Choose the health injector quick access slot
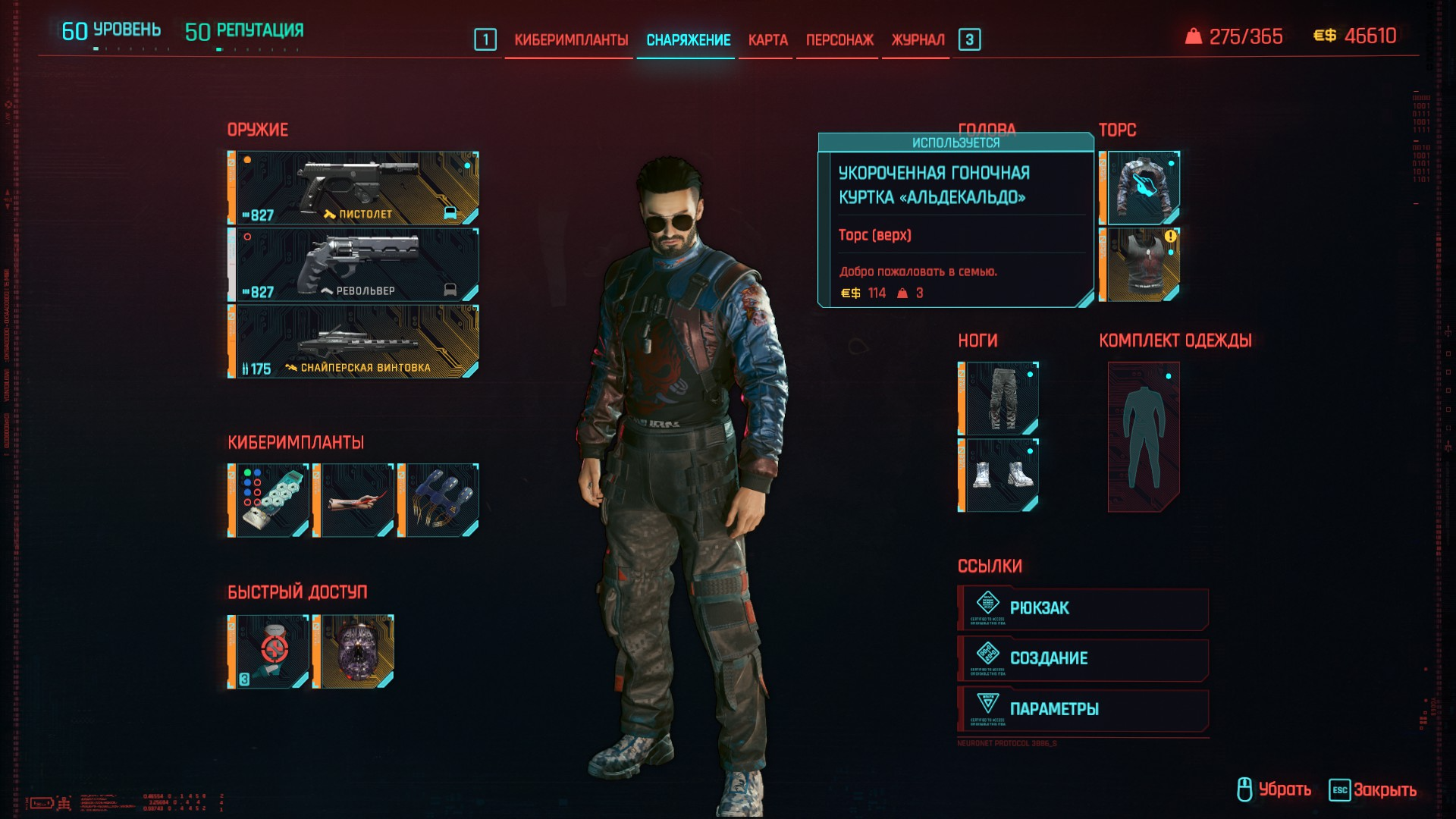The image size is (1456, 819). 269,651
